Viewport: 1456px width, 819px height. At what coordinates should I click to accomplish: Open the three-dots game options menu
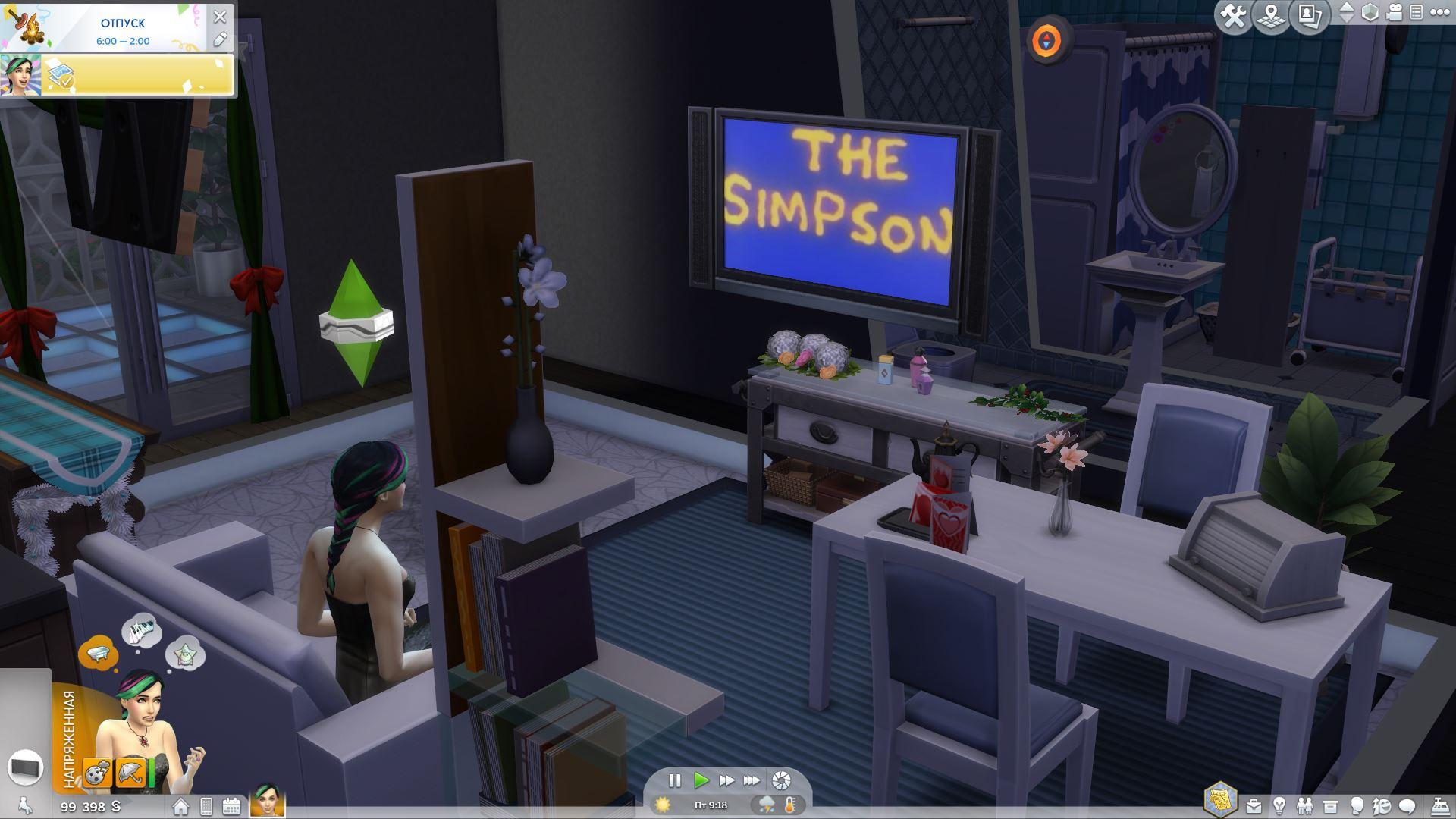point(1439,13)
